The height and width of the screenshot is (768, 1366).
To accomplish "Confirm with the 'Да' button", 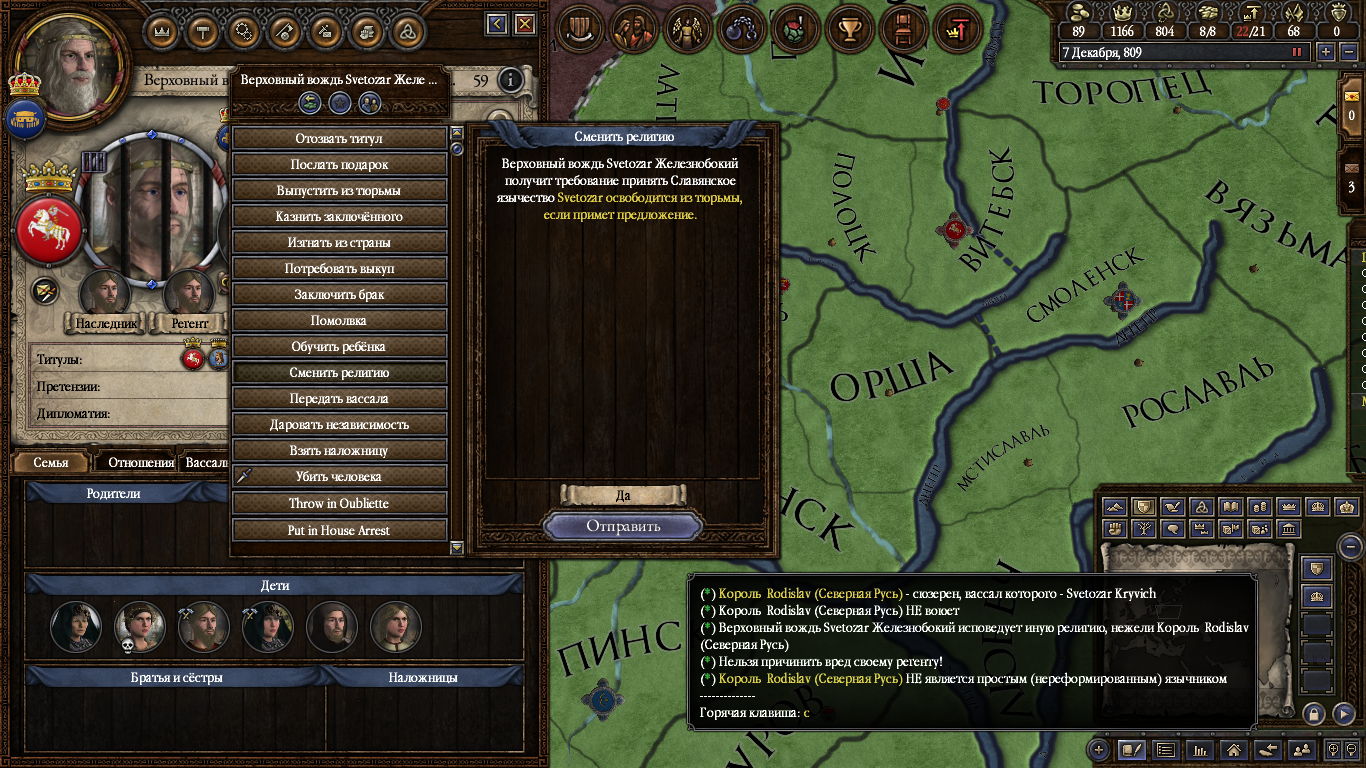I will (623, 495).
